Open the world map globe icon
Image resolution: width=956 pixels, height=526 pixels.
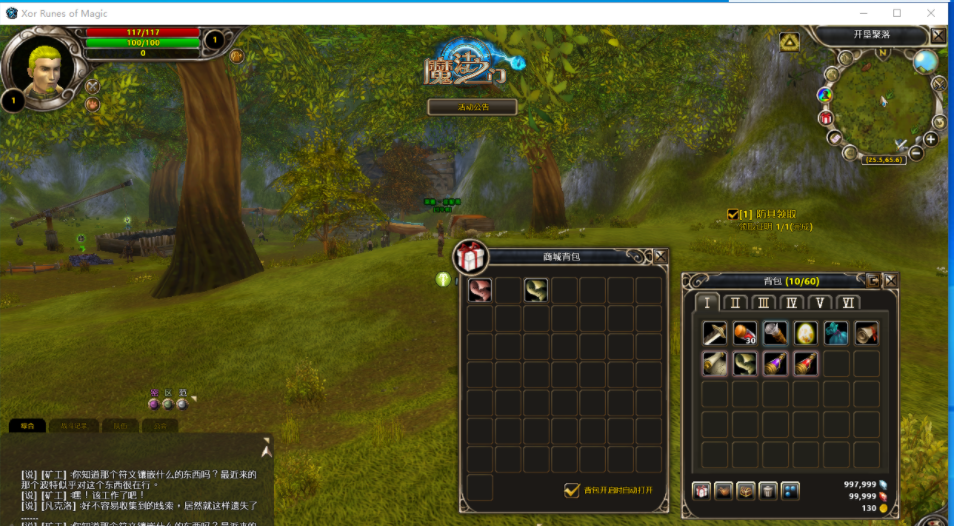click(x=925, y=62)
